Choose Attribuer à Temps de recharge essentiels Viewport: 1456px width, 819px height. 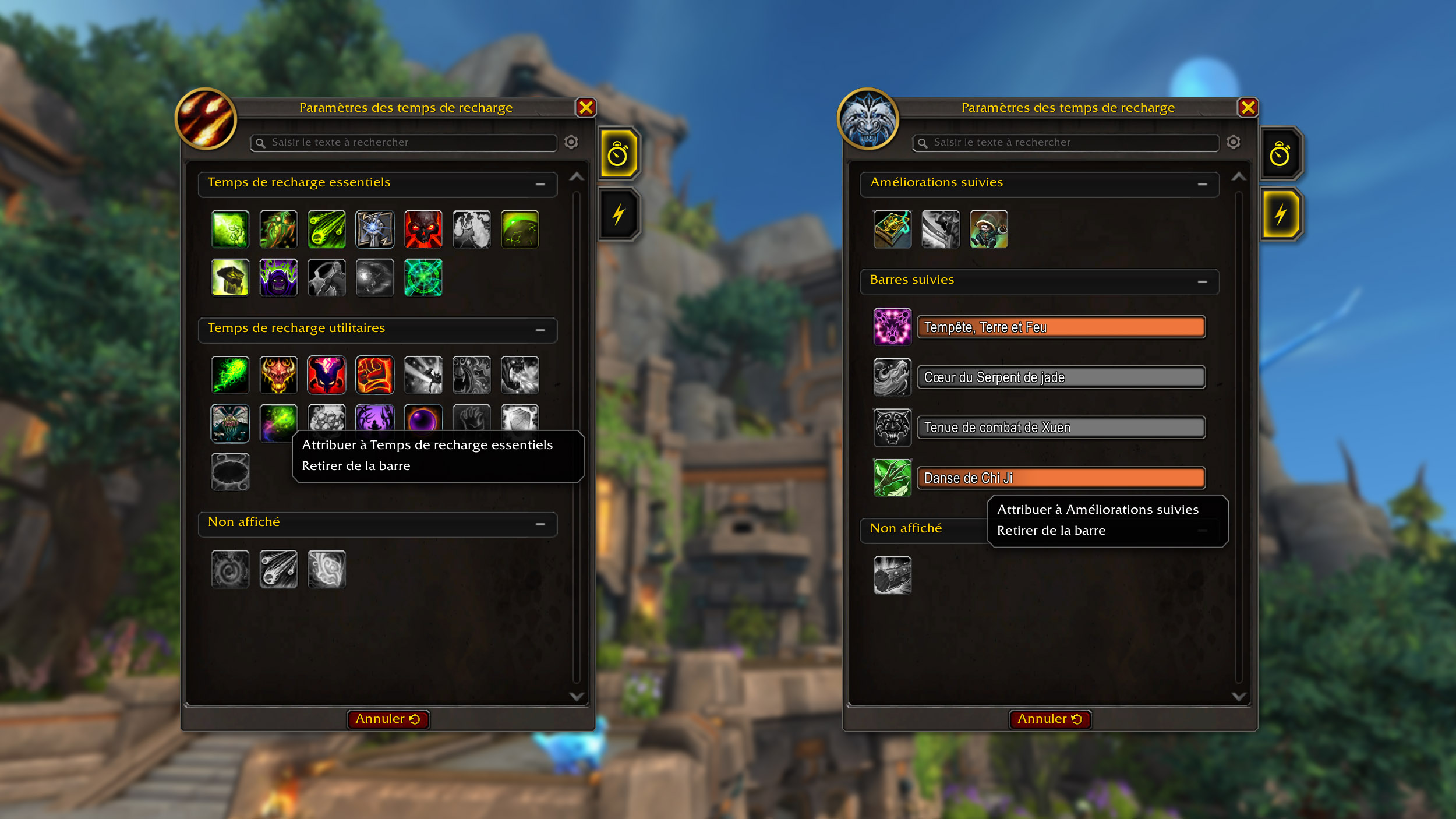[427, 445]
